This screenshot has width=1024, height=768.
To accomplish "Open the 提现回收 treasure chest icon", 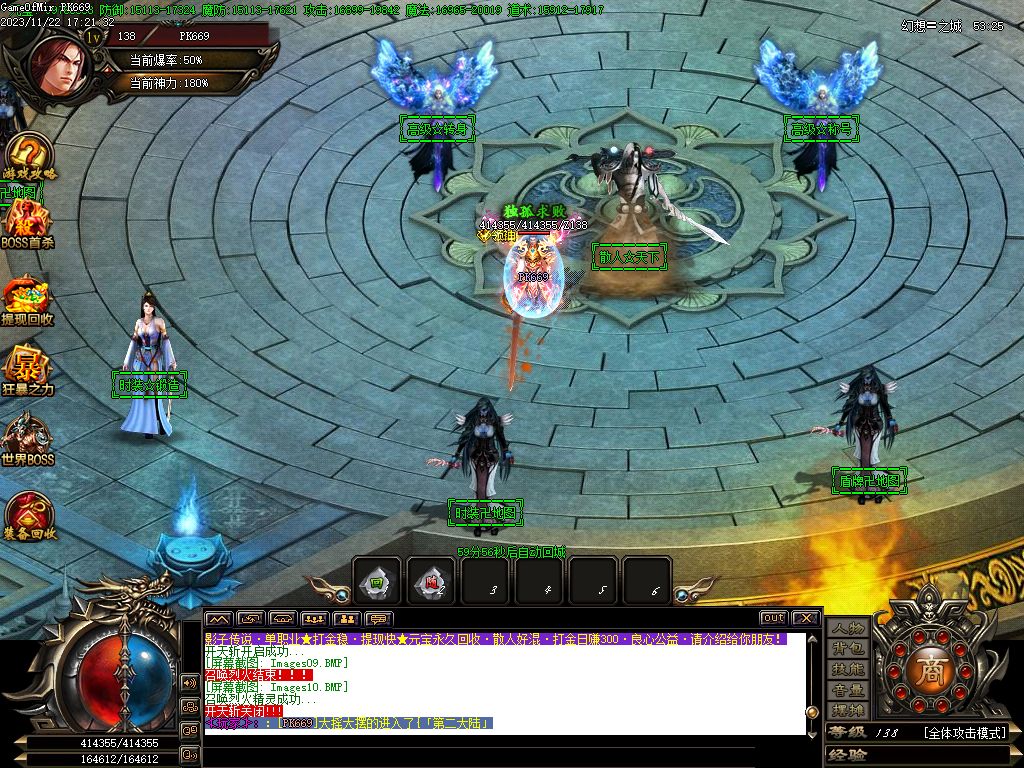I will pos(28,298).
